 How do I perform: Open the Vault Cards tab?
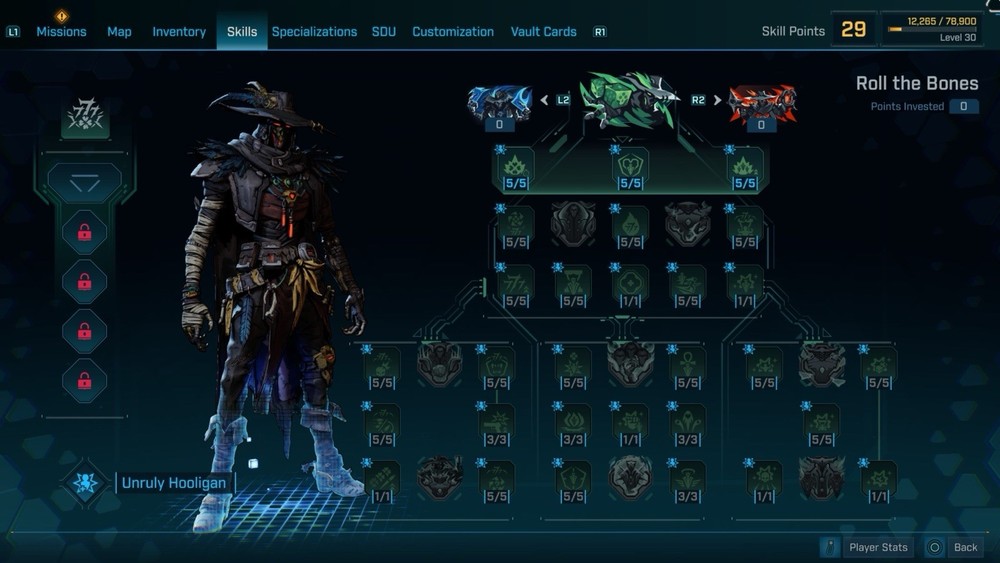coord(543,31)
